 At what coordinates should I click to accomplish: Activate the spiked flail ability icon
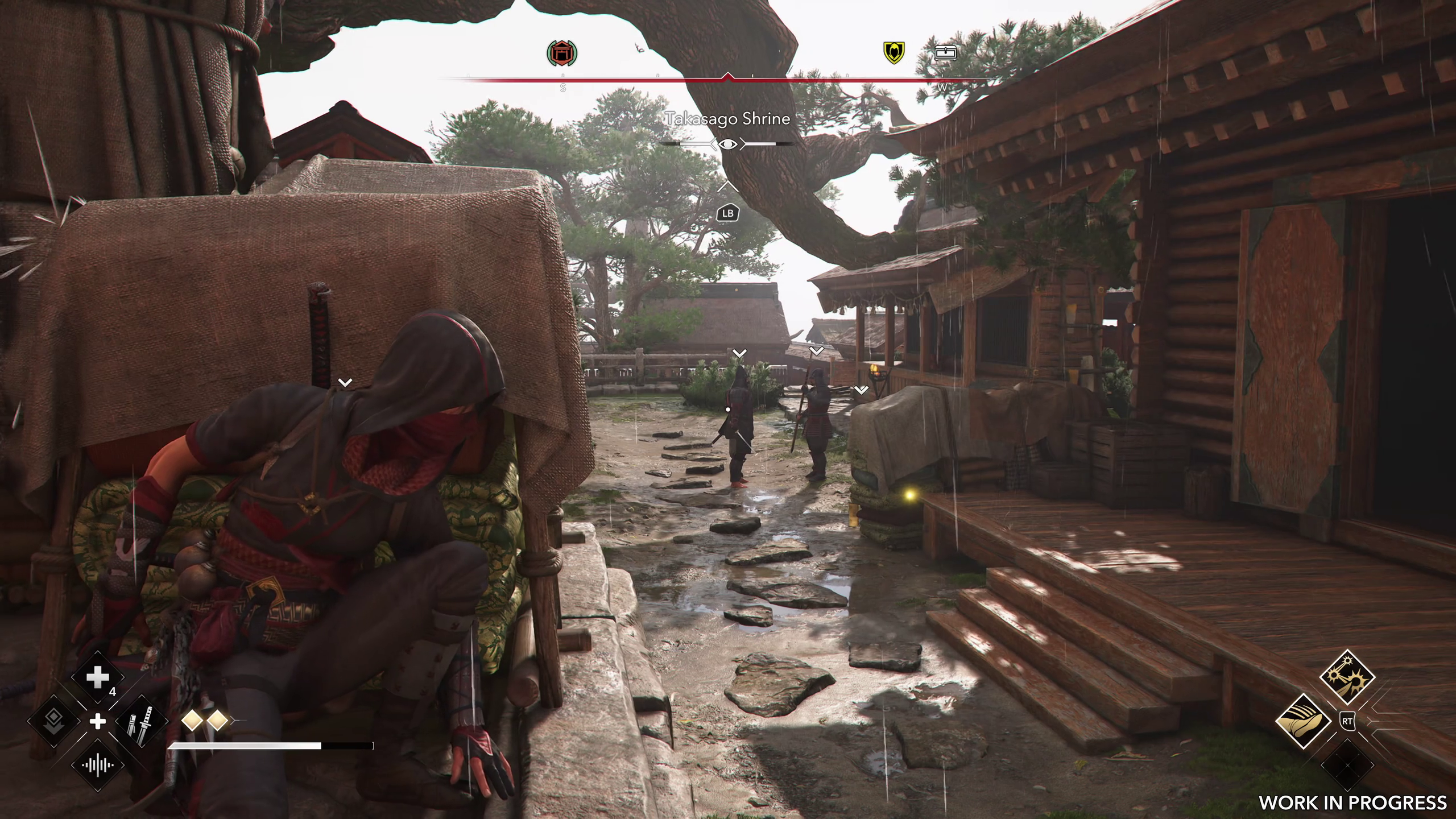1347,677
